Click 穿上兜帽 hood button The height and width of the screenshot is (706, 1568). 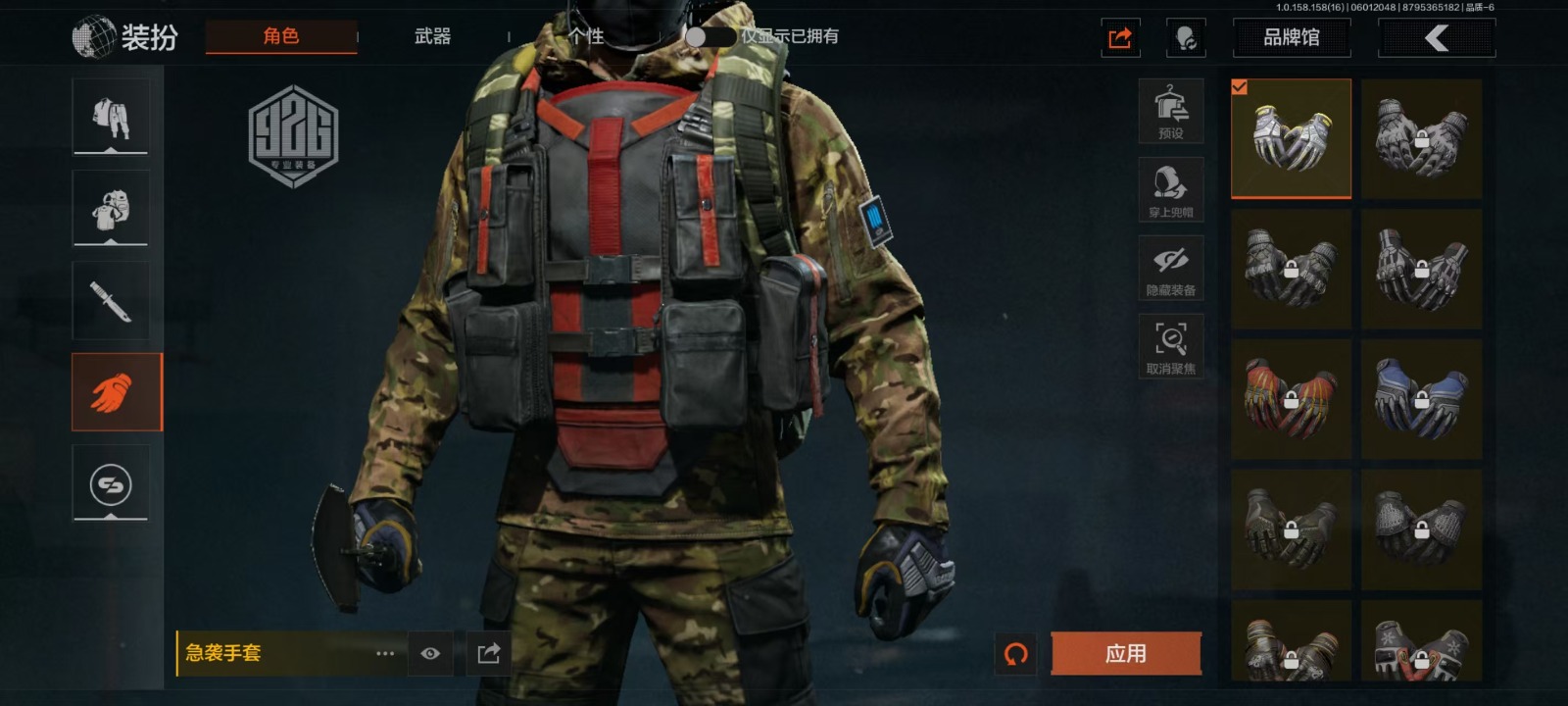[x=1170, y=189]
